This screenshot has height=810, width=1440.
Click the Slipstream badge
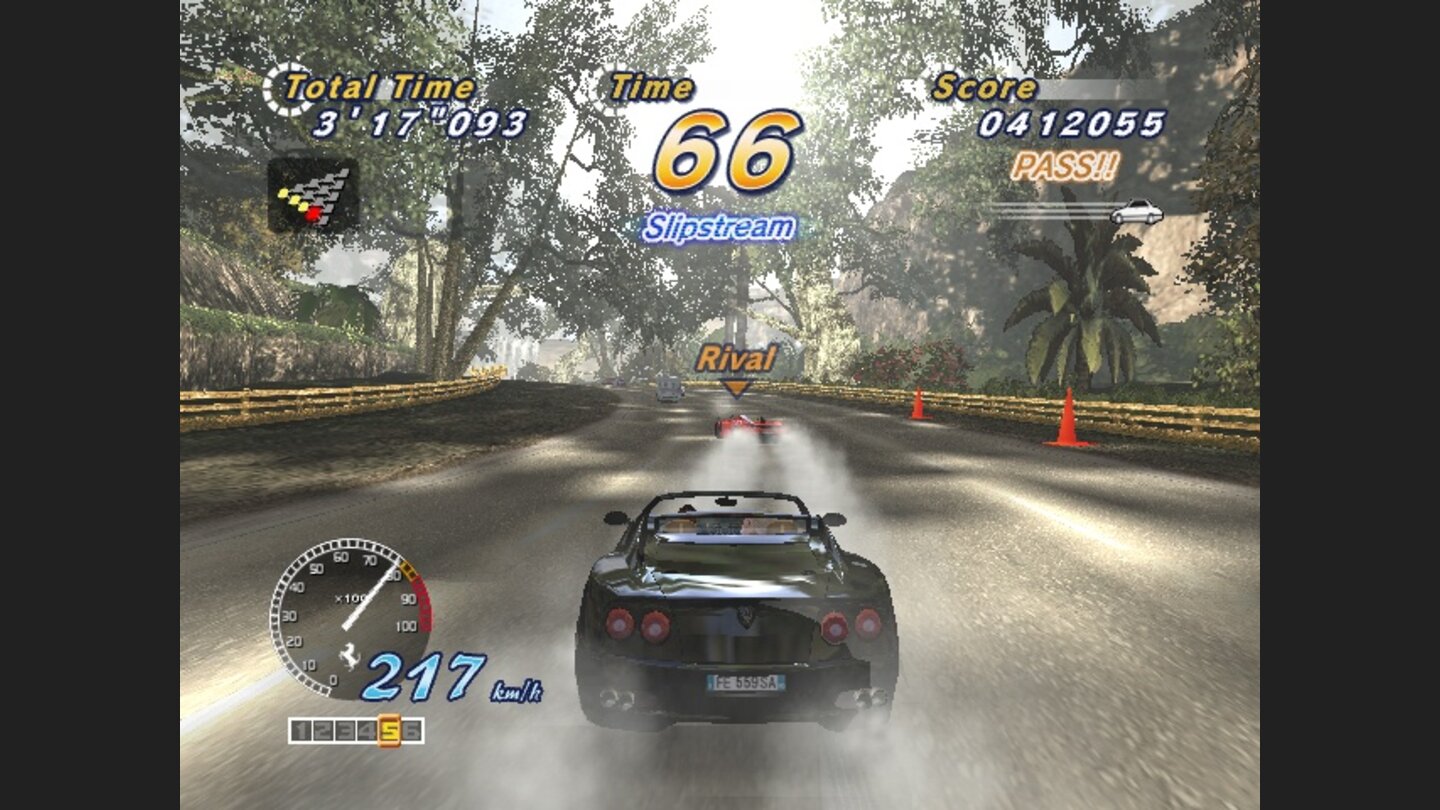click(718, 227)
